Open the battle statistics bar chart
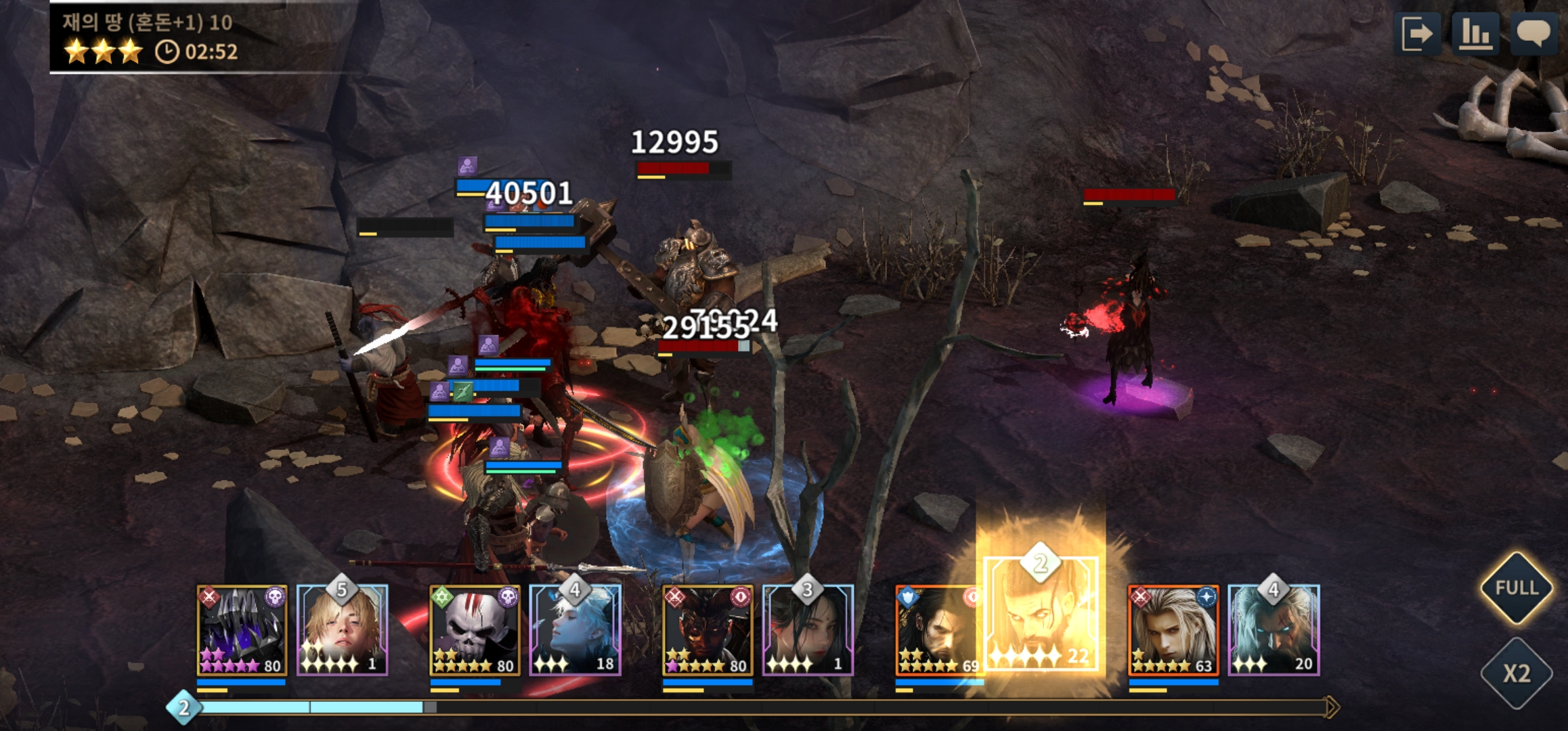1568x731 pixels. click(1476, 33)
